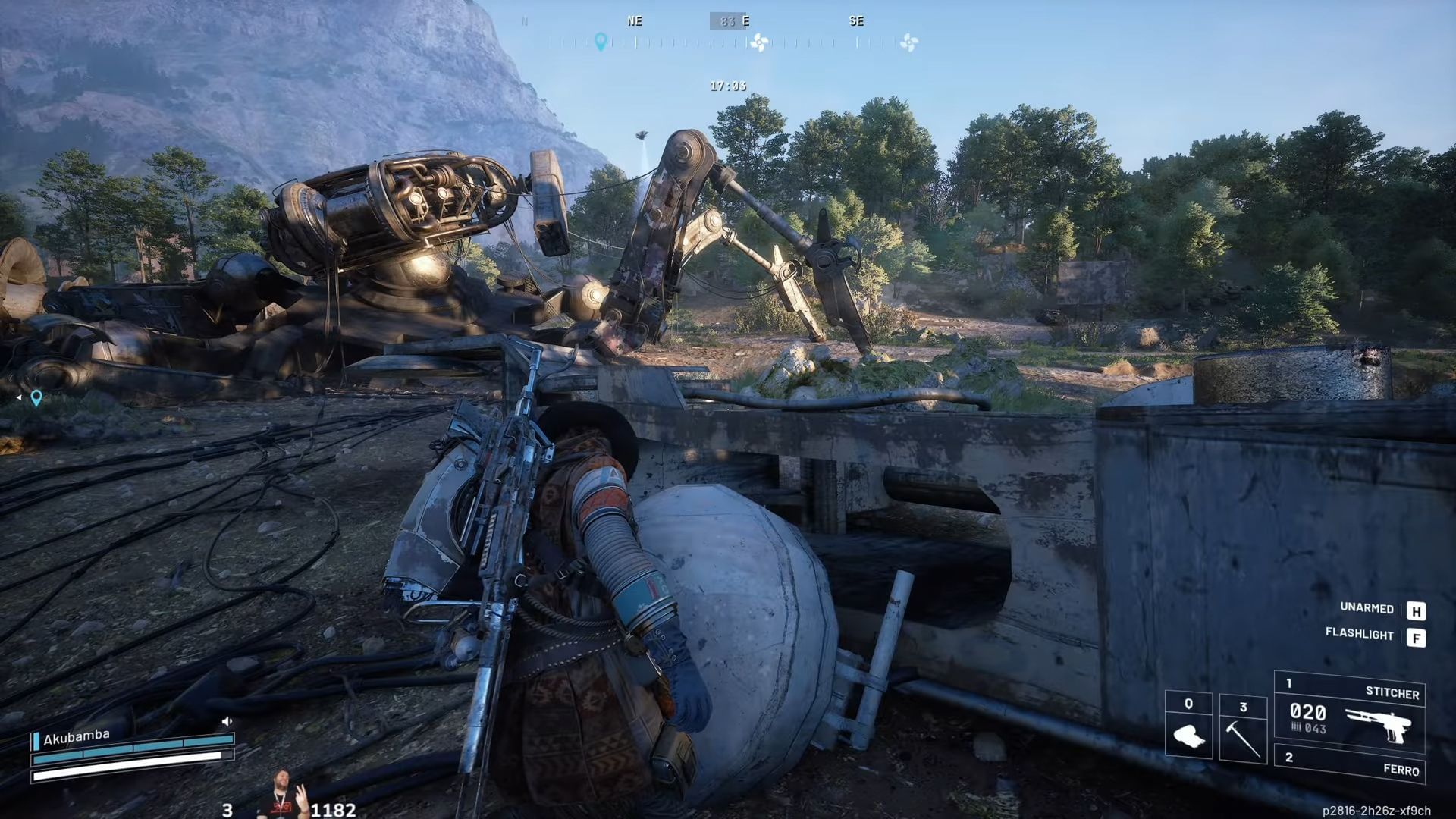
Task: Click the blue waypoint marker on the compass
Action: (x=601, y=40)
